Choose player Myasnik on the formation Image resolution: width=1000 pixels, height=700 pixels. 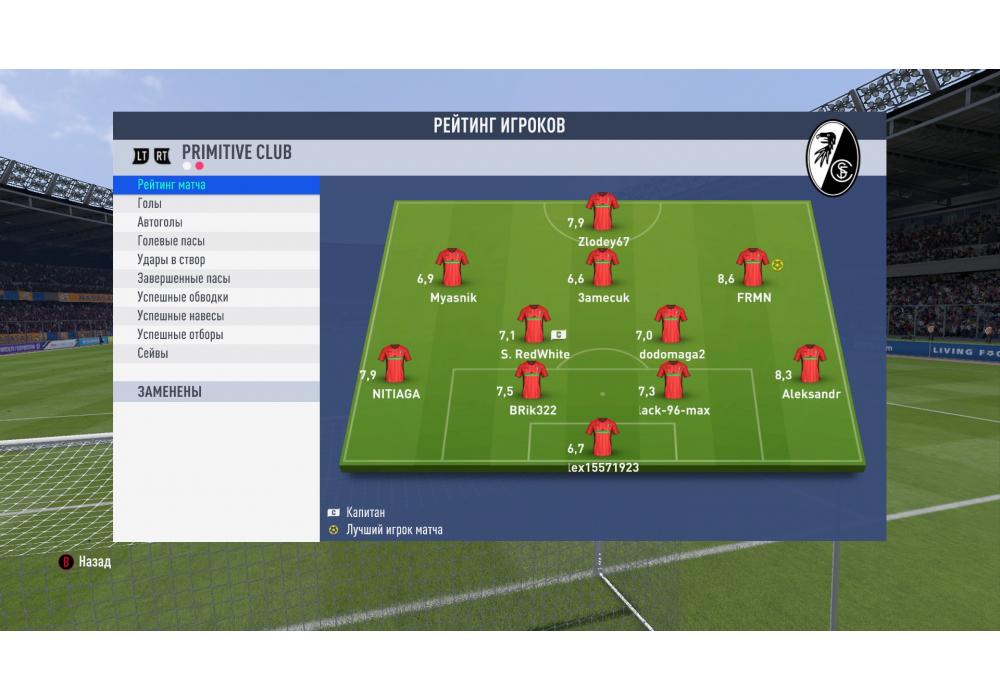[x=452, y=270]
